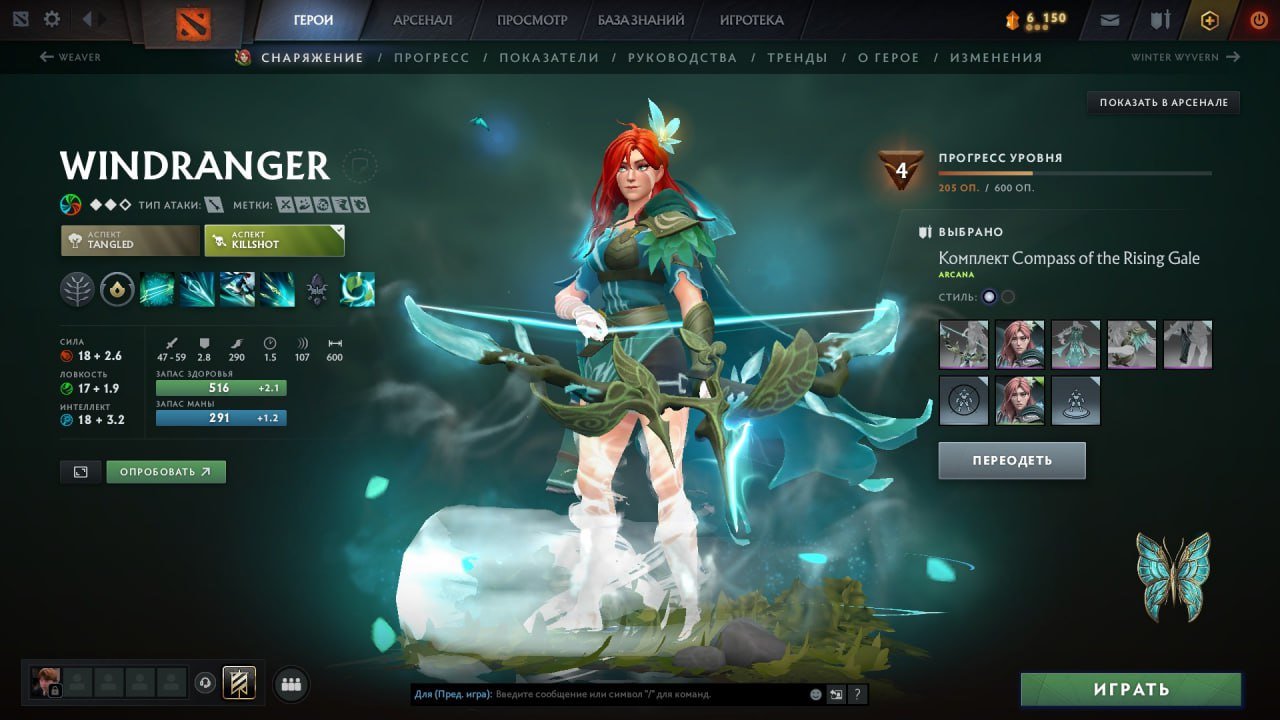Select the second Arcana style radio button
Image resolution: width=1280 pixels, height=720 pixels.
coord(1006,296)
